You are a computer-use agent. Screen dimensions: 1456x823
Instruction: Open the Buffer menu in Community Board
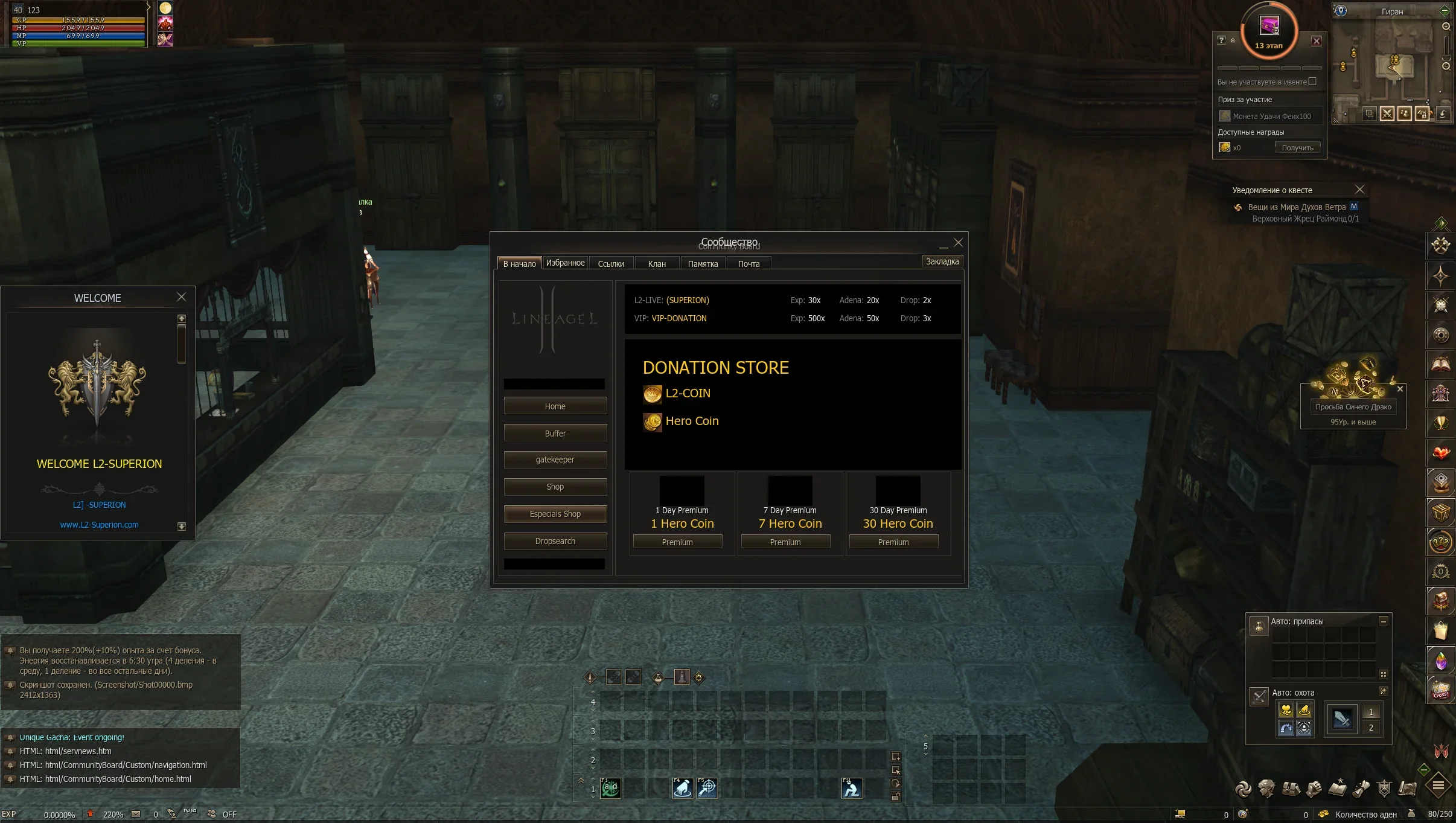(555, 433)
